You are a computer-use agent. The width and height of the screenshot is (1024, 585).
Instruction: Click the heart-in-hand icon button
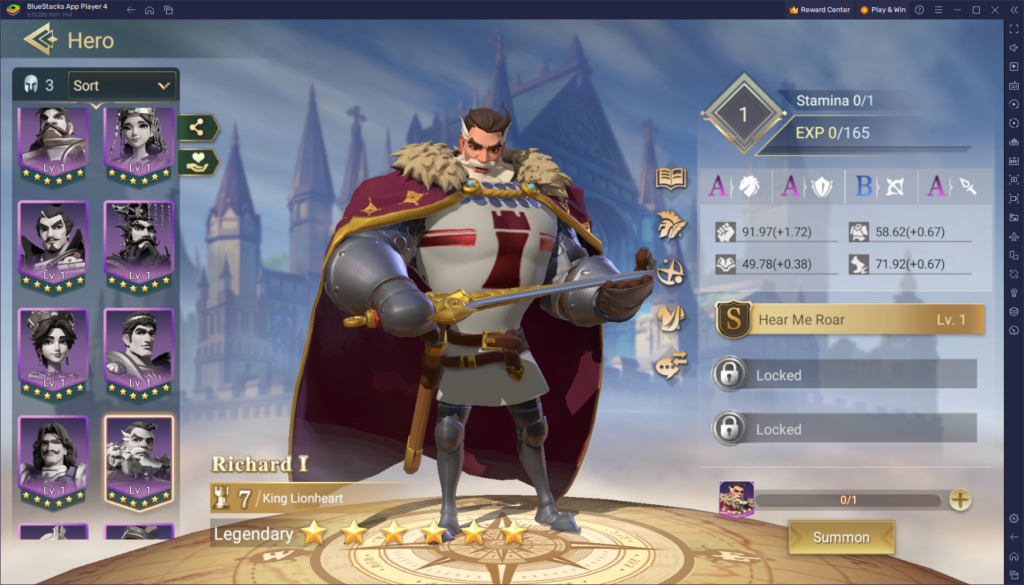click(x=198, y=162)
